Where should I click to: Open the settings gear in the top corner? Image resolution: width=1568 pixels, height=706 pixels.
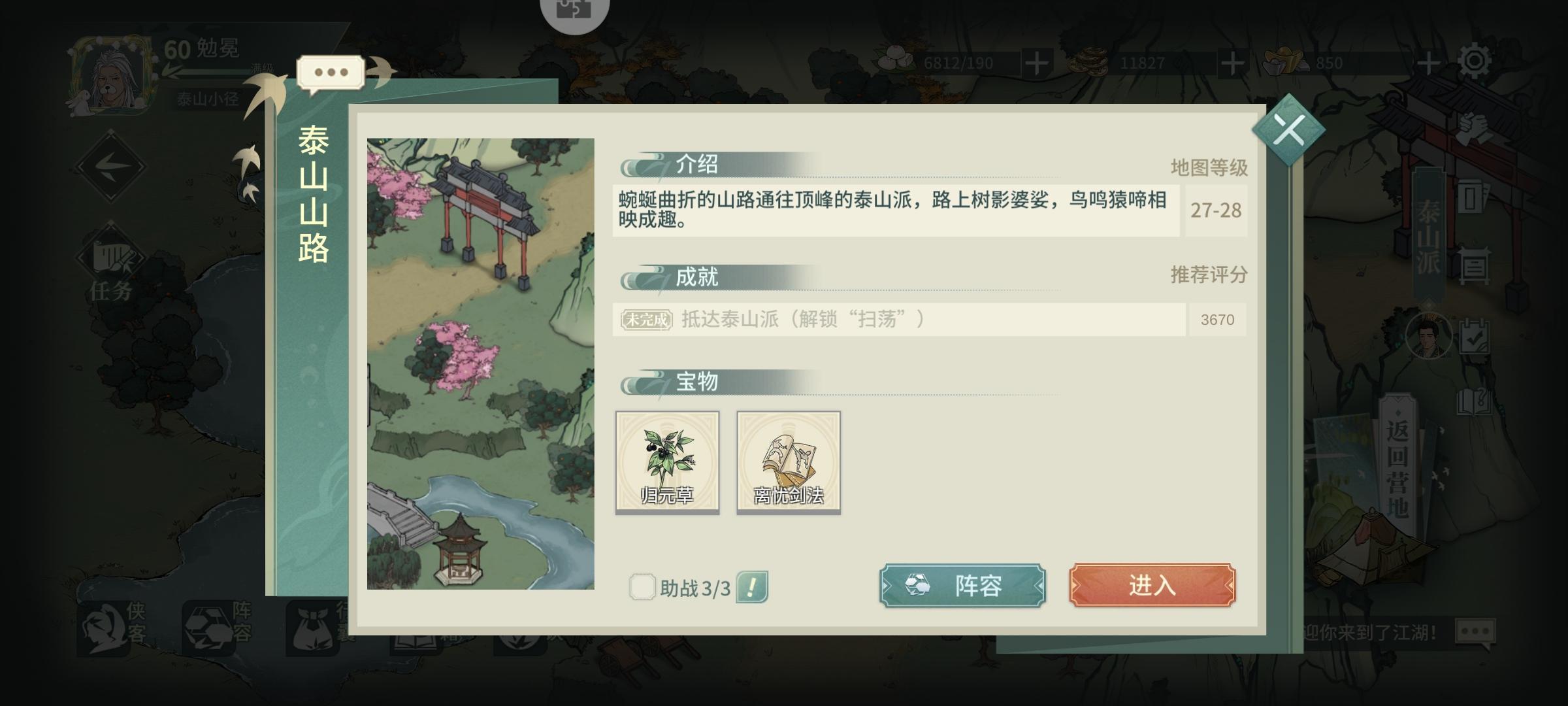(1475, 60)
